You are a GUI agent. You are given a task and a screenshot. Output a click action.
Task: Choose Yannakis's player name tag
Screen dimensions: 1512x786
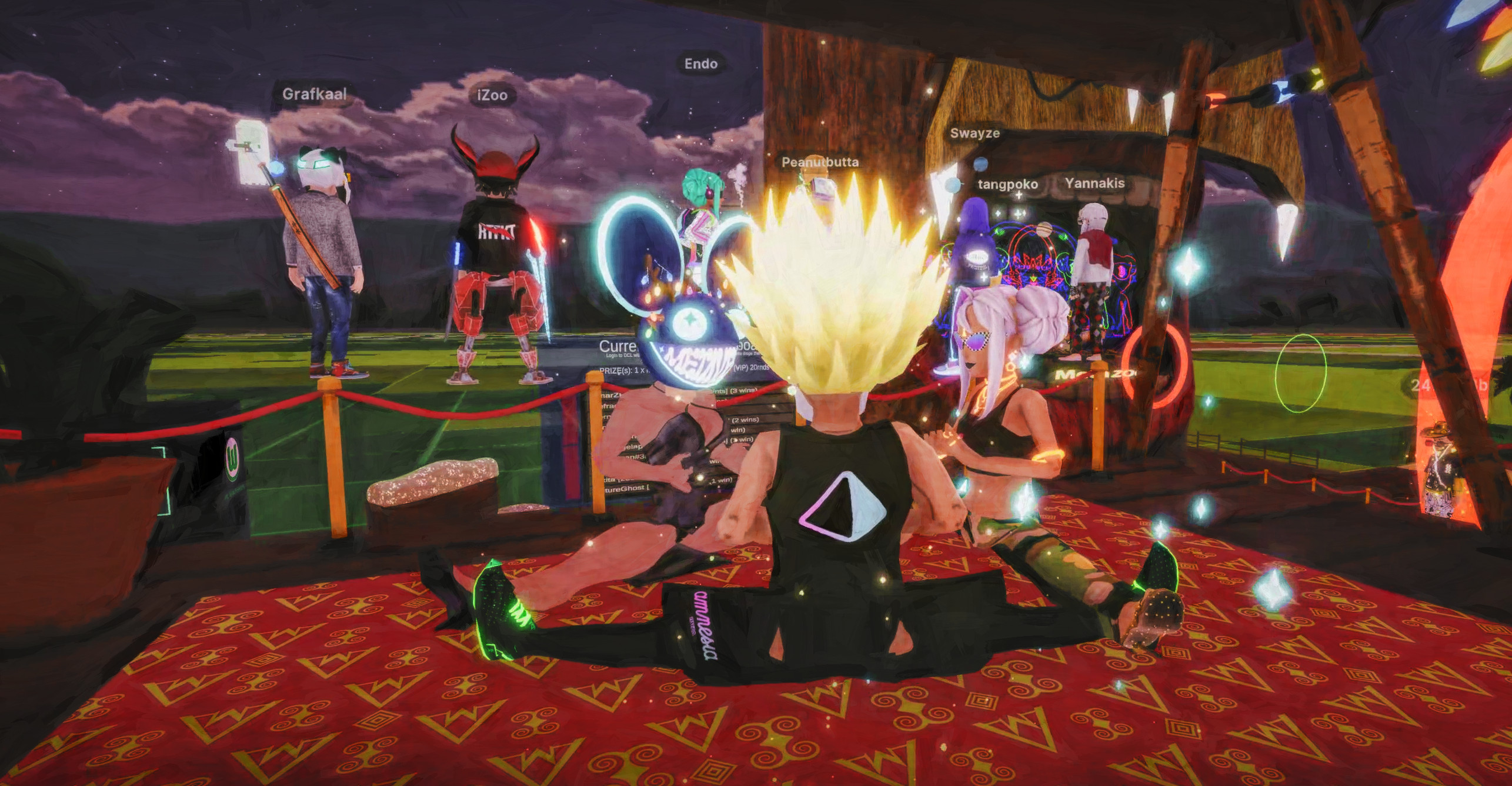[1094, 184]
